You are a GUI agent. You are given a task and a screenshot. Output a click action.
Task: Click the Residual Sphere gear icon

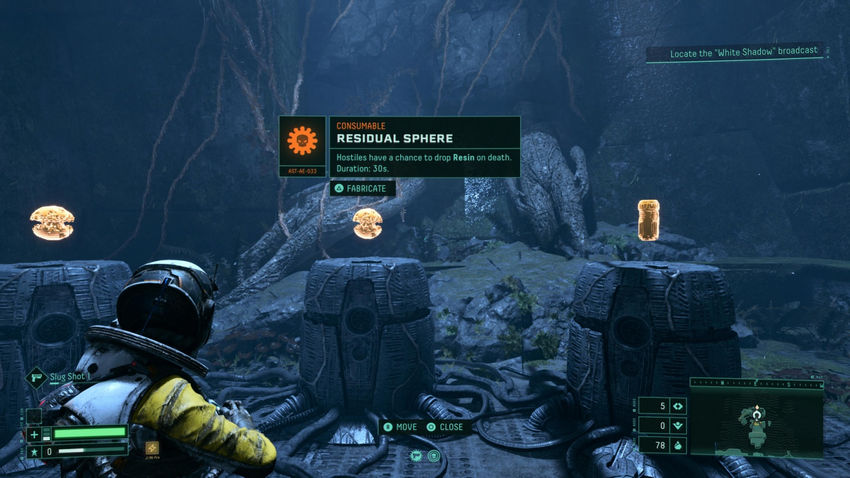point(302,142)
